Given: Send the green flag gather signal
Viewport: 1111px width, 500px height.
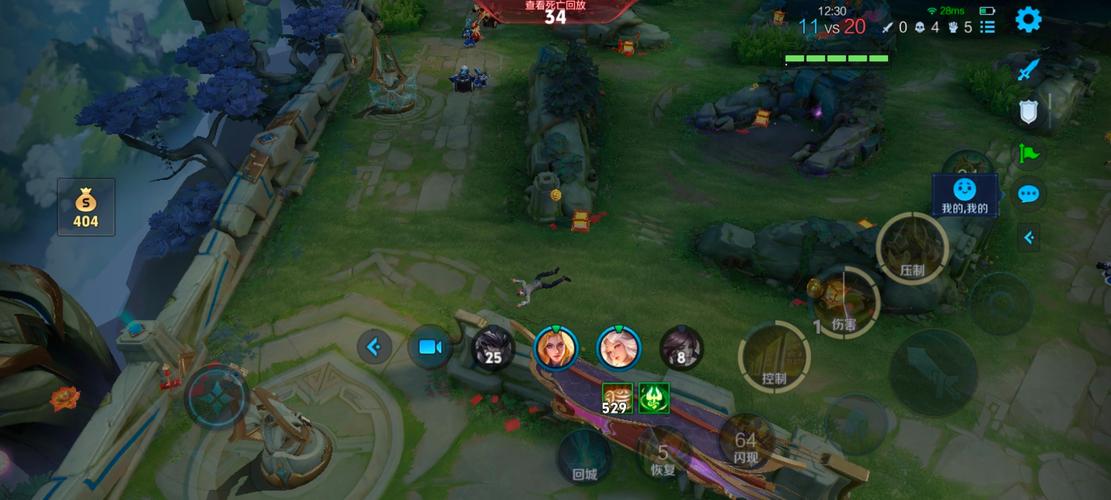Looking at the screenshot, I should [x=1029, y=153].
